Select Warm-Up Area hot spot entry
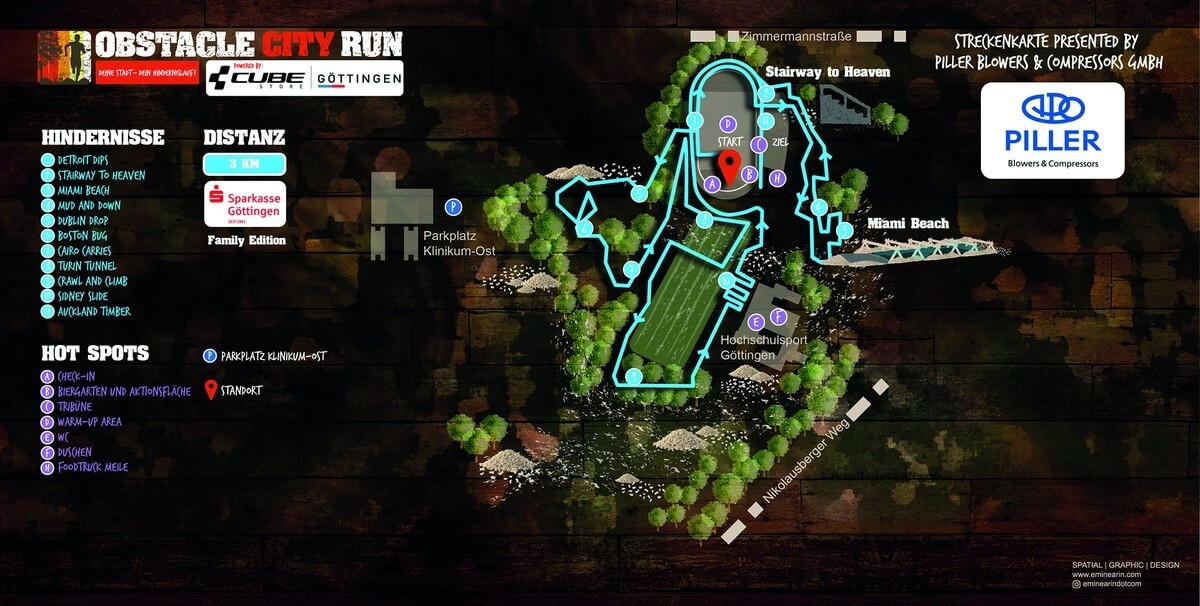Image resolution: width=1200 pixels, height=606 pixels. pos(89,422)
